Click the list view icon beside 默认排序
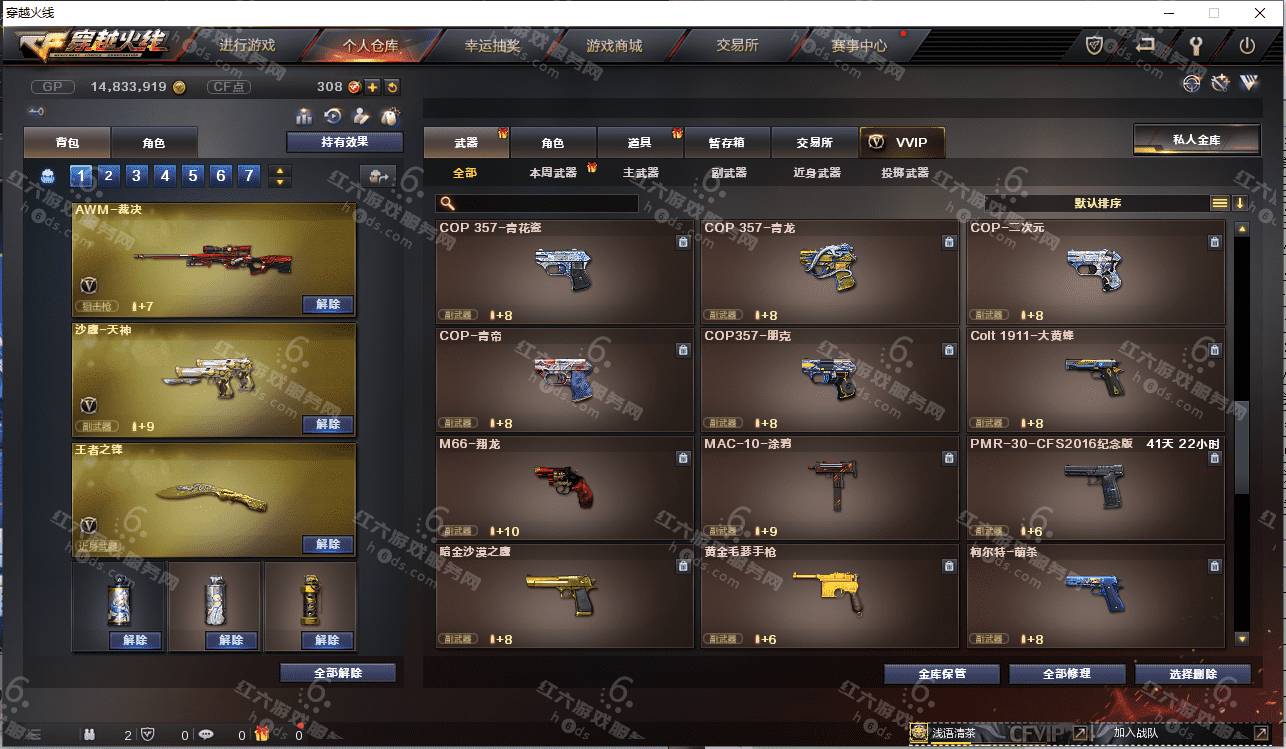This screenshot has height=749, width=1286. tap(1219, 202)
